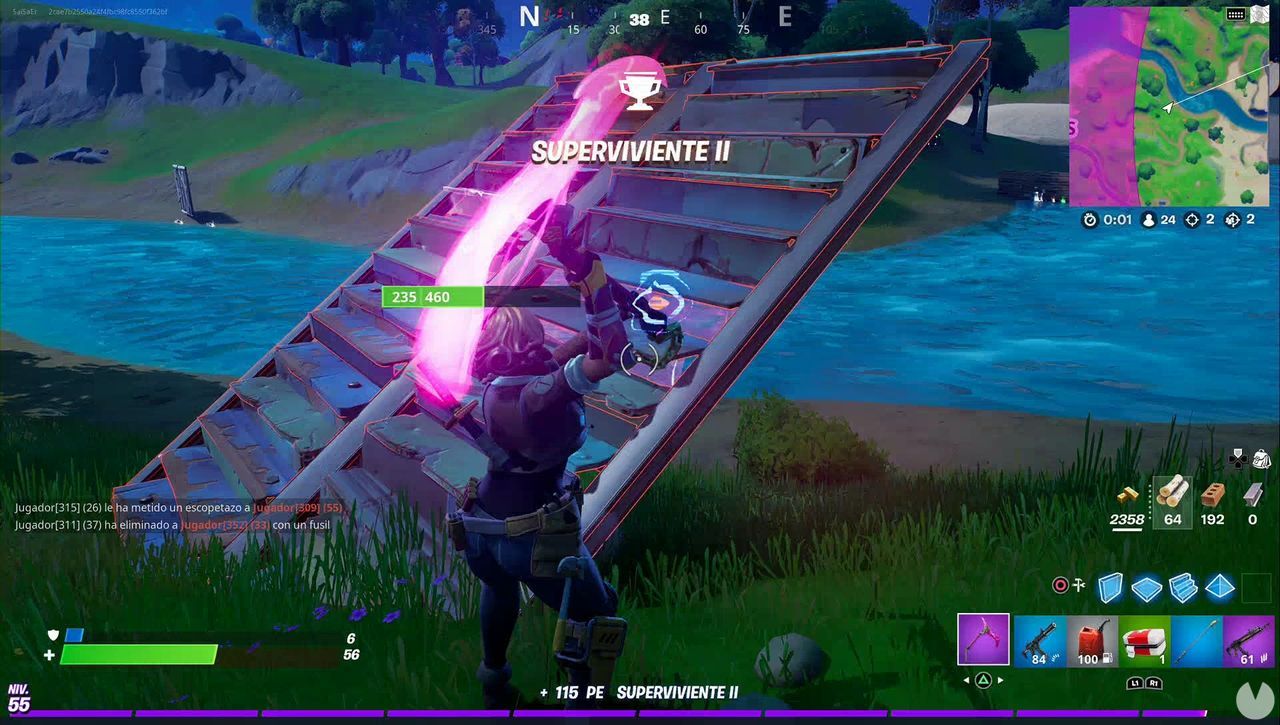Toggle the D-pad emote wheel icon
The width and height of the screenshot is (1280, 725).
pos(1238,459)
